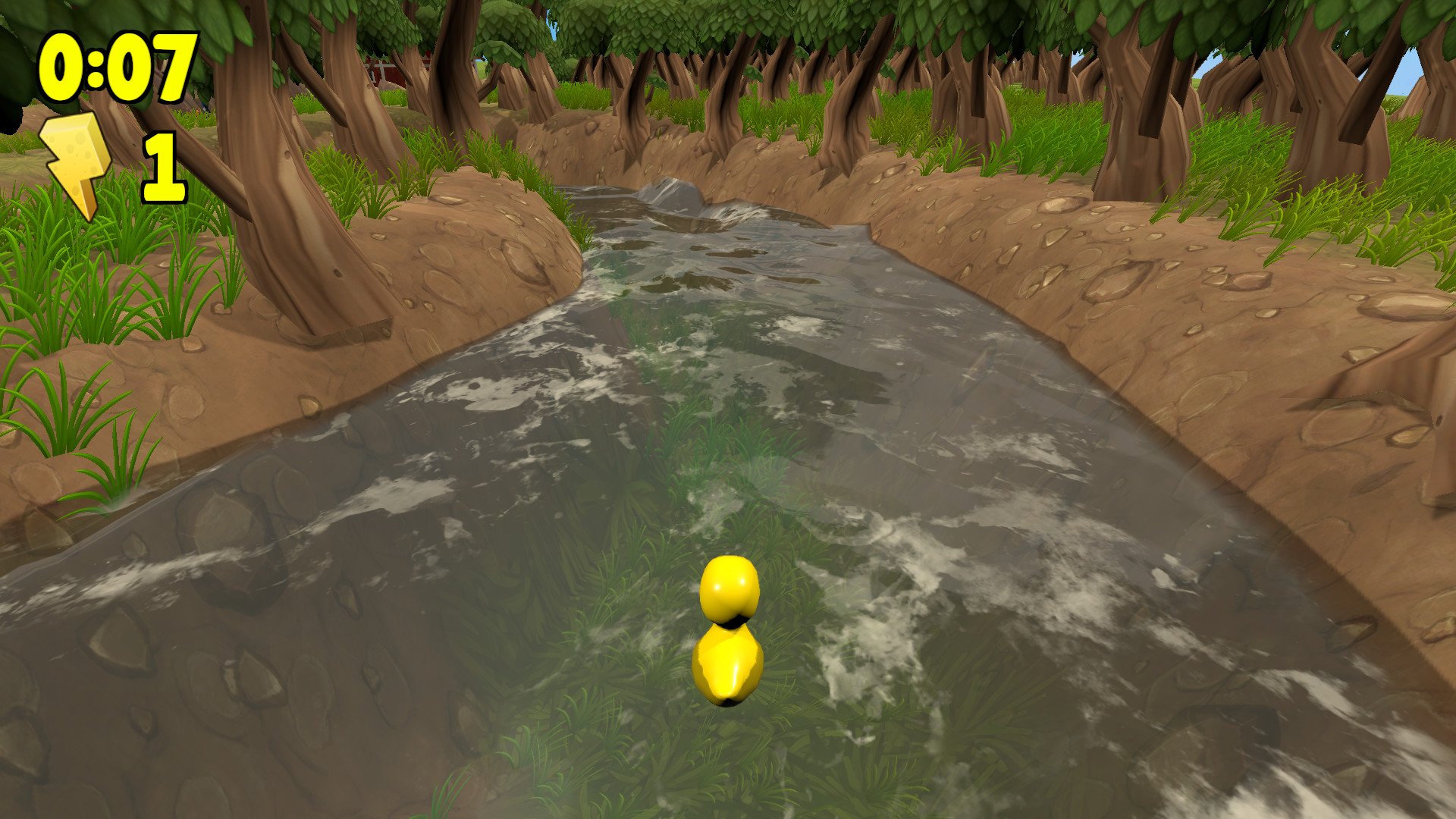
Task: Click the colon separator in the timer
Action: tap(97, 68)
